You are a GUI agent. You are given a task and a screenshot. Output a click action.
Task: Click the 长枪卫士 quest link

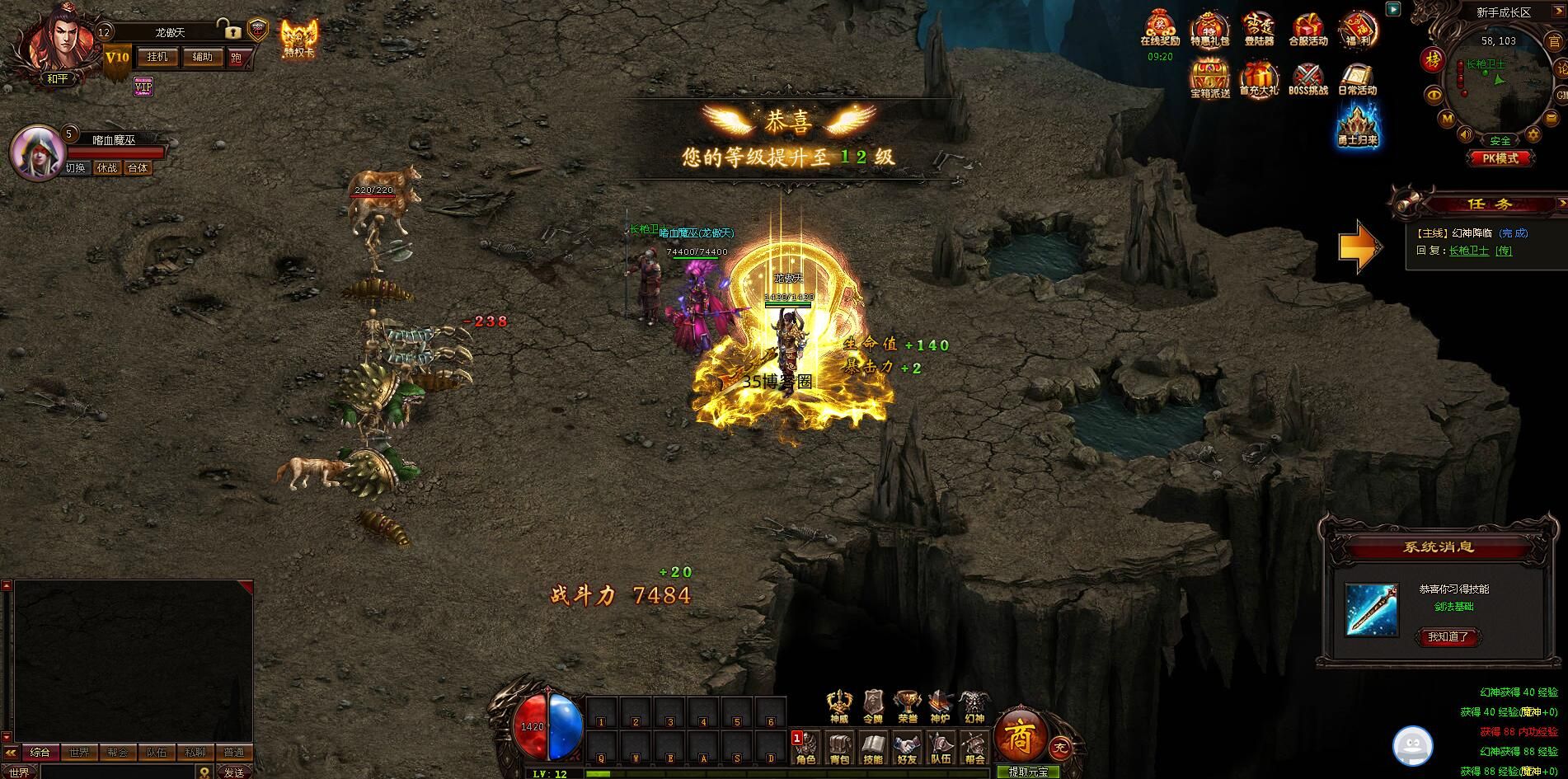[1469, 251]
